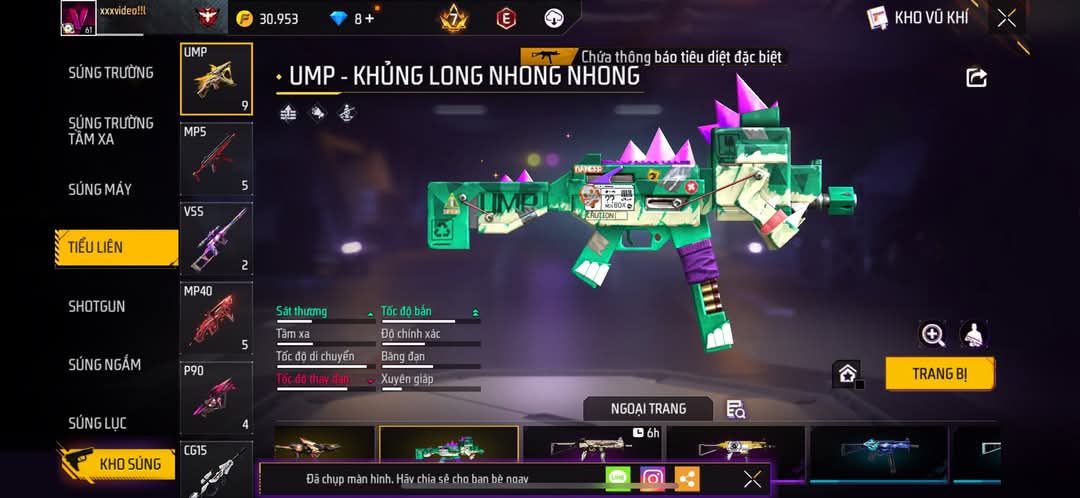The image size is (1080, 498).
Task: Select the MP40 weapon slot
Action: 216,319
